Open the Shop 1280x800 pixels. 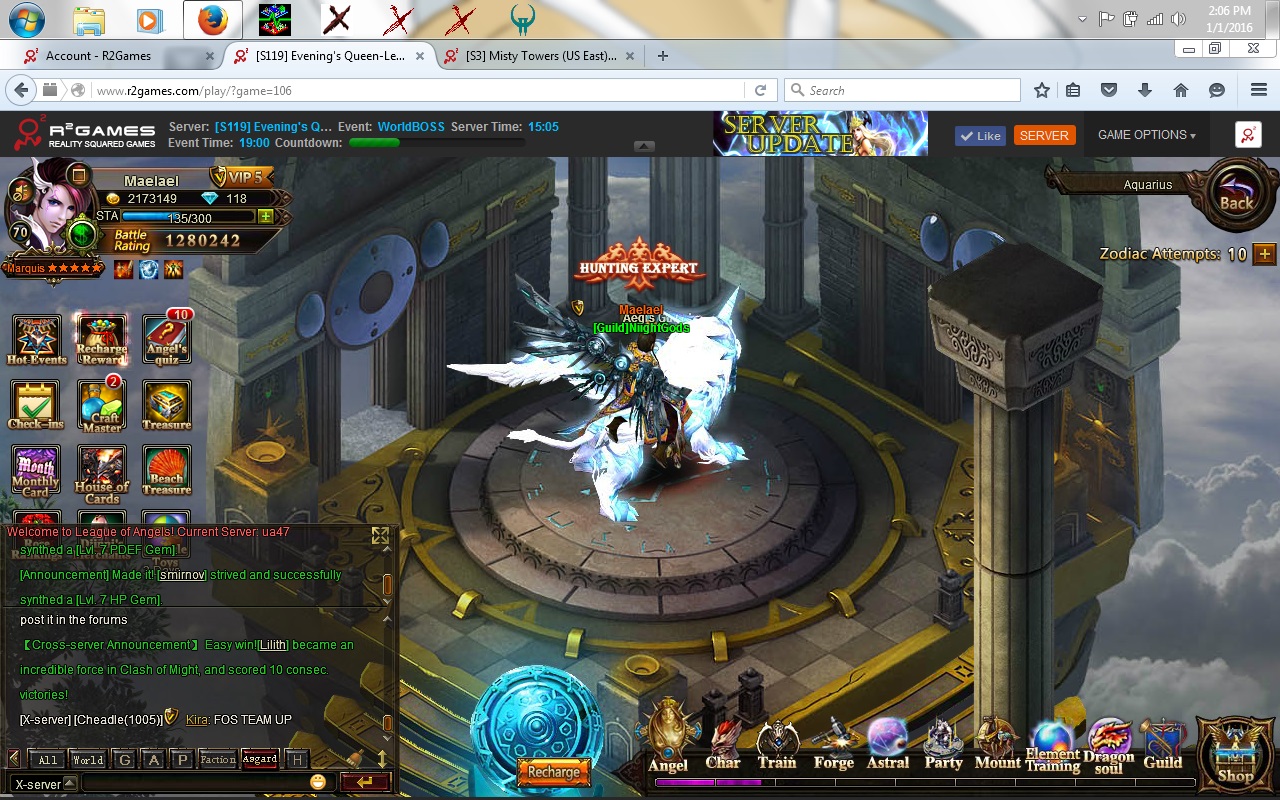1235,755
